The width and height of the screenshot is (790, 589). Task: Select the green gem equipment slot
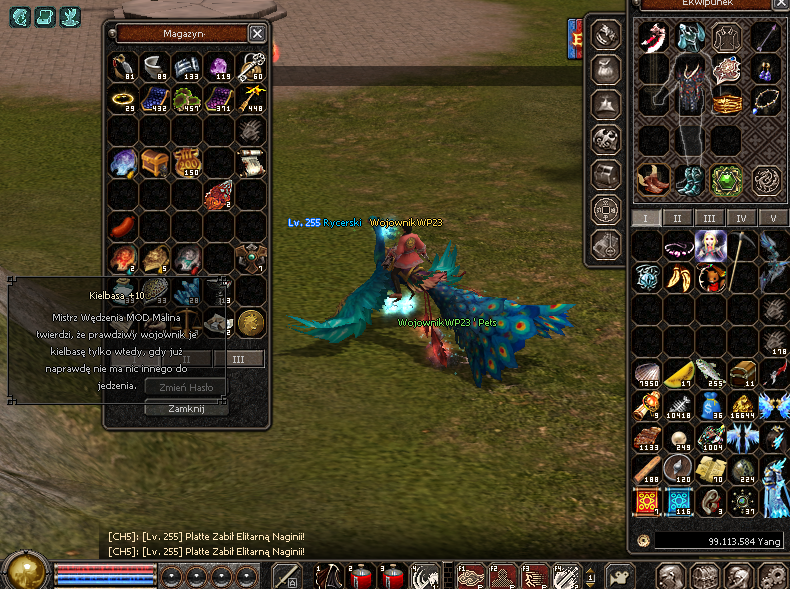tap(726, 180)
